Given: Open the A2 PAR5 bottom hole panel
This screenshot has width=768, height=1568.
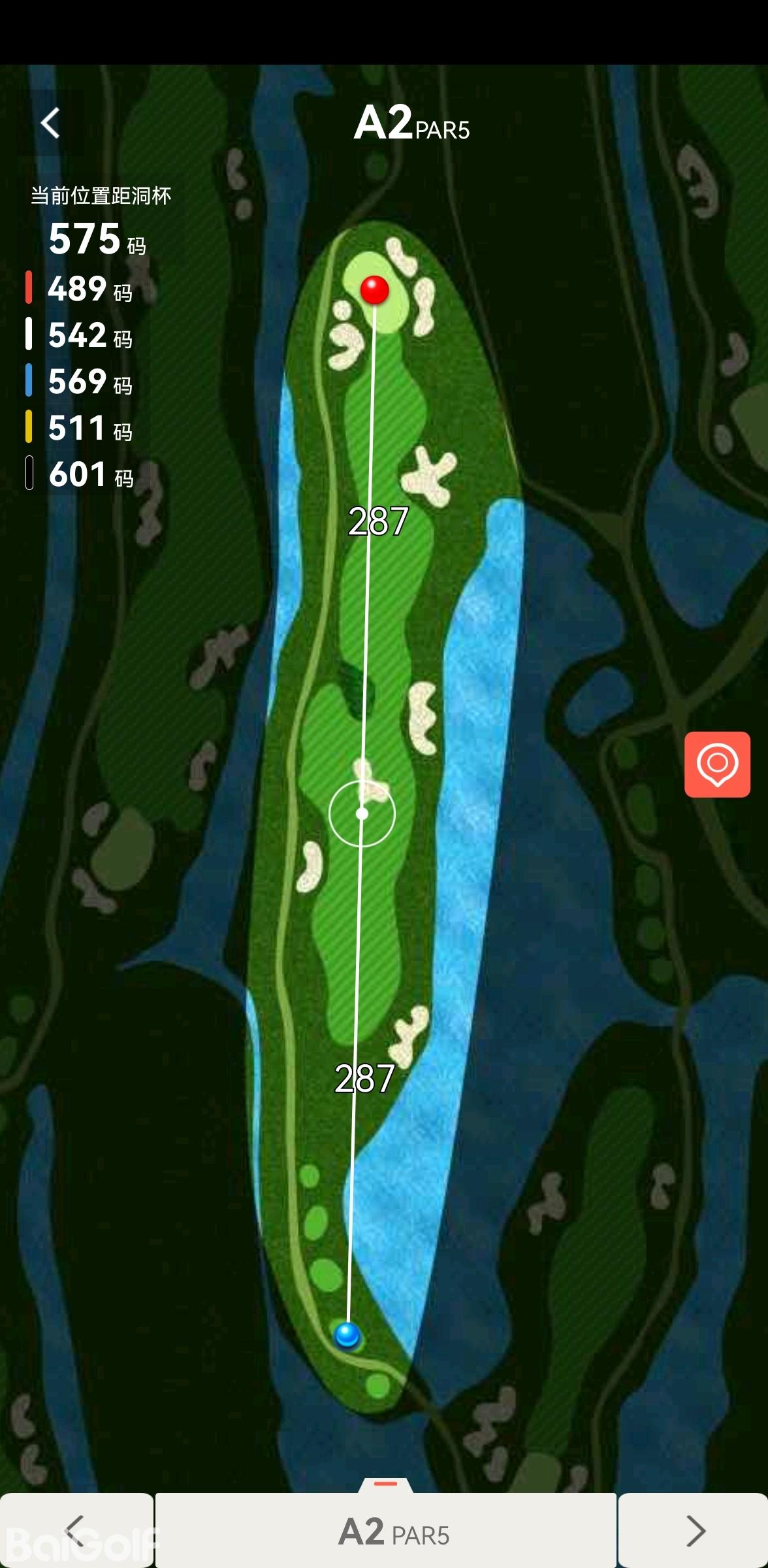Looking at the screenshot, I should point(386,1530).
